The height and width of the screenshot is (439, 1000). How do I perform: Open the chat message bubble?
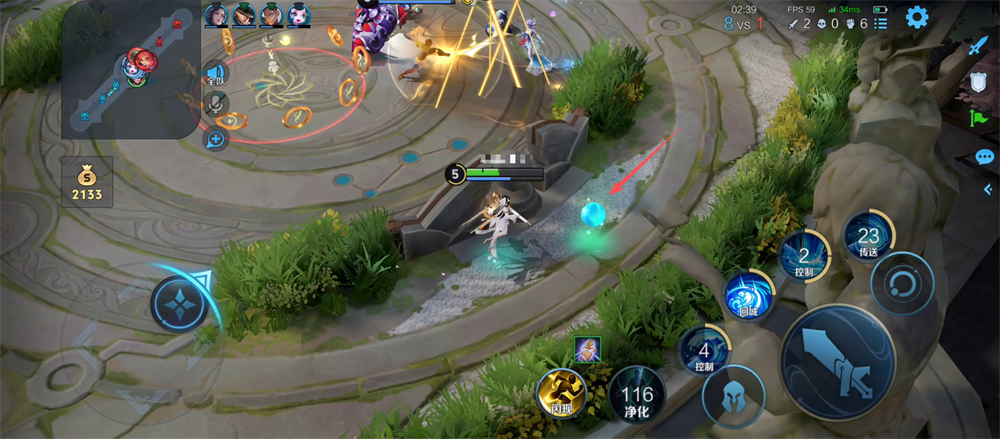(983, 157)
